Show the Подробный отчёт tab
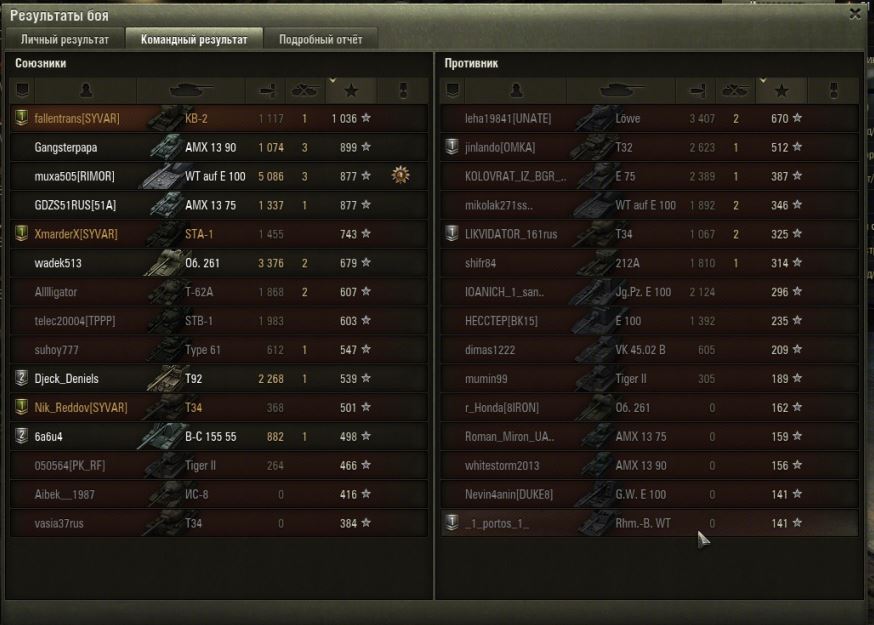This screenshot has width=874, height=625. click(321, 40)
